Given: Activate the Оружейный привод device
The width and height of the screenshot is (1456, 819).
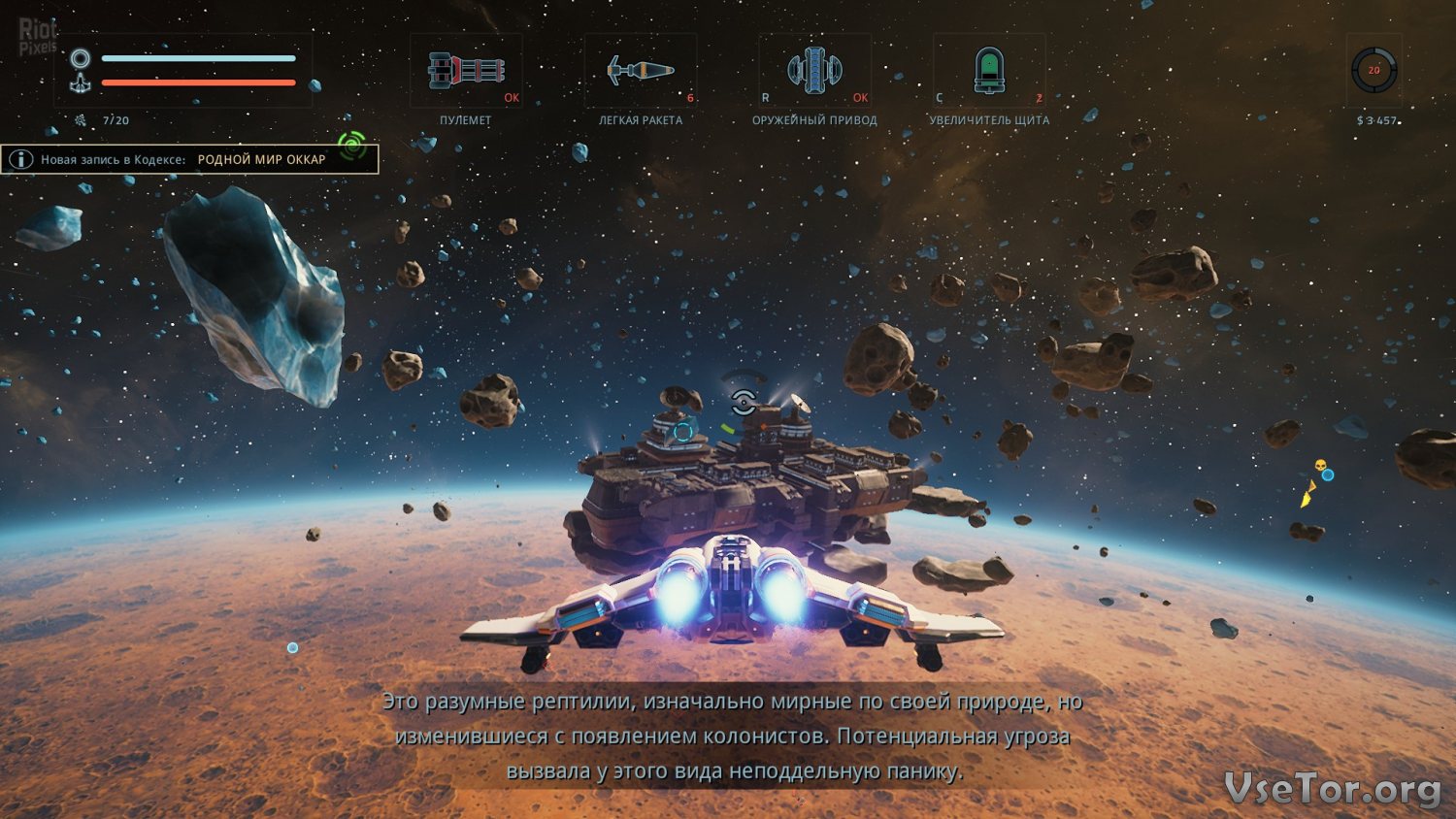Looking at the screenshot, I should [x=814, y=71].
